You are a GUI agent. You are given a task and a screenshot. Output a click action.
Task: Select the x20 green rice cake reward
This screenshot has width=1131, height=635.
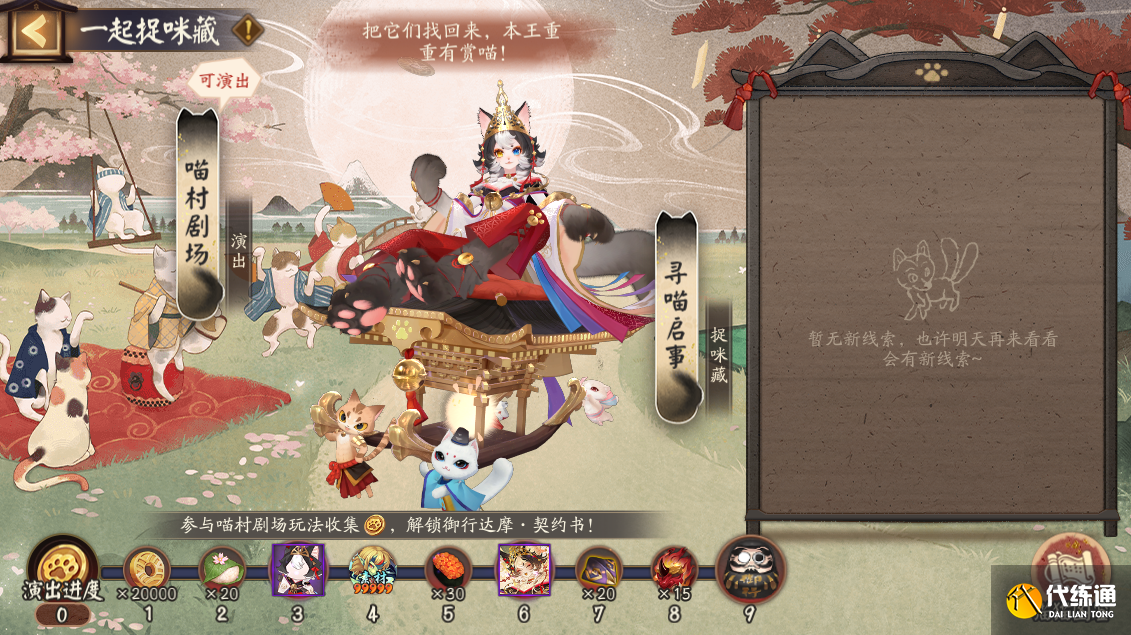[222, 569]
